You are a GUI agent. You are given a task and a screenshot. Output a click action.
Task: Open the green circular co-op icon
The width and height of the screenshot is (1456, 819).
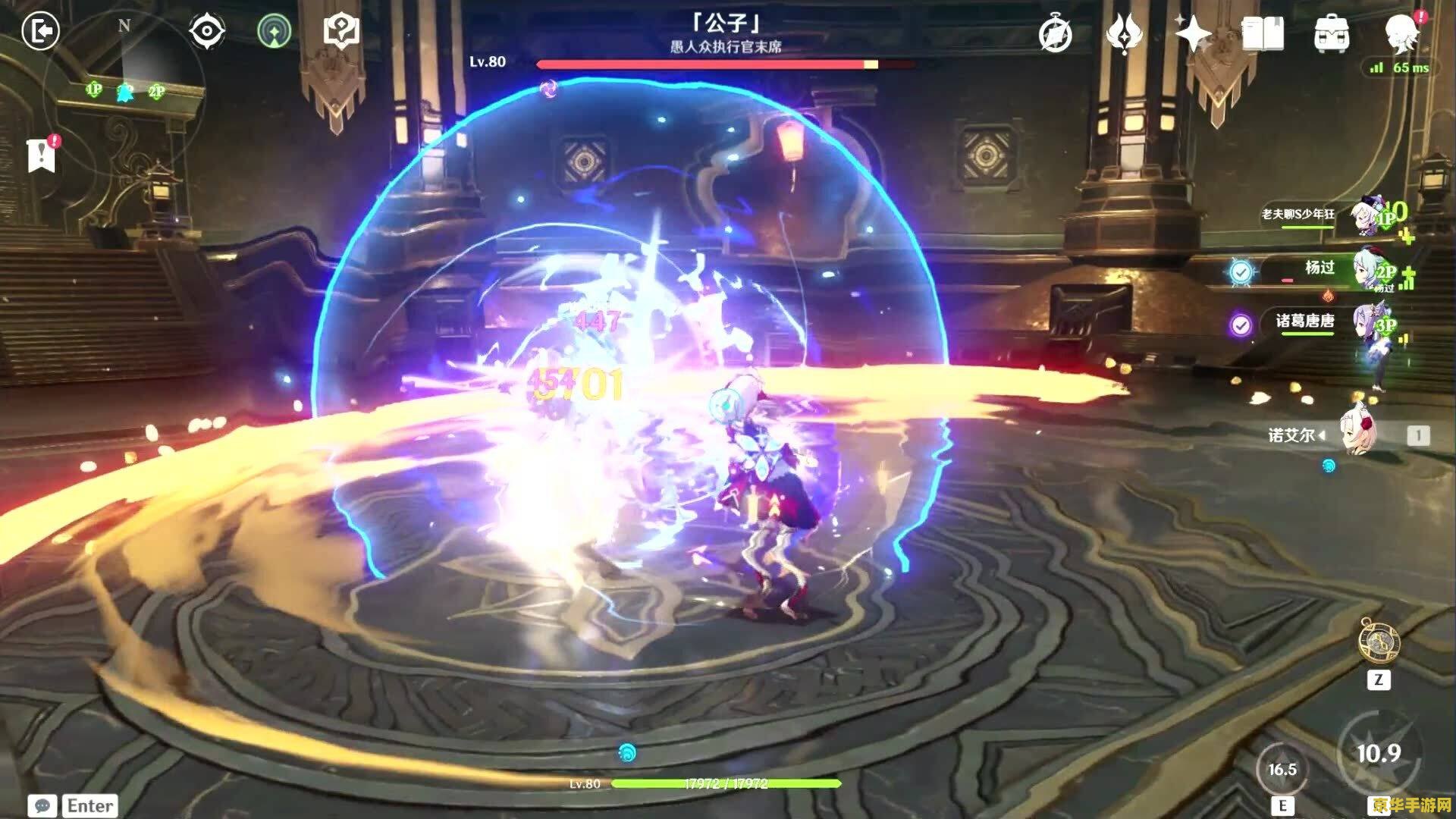pos(274,32)
